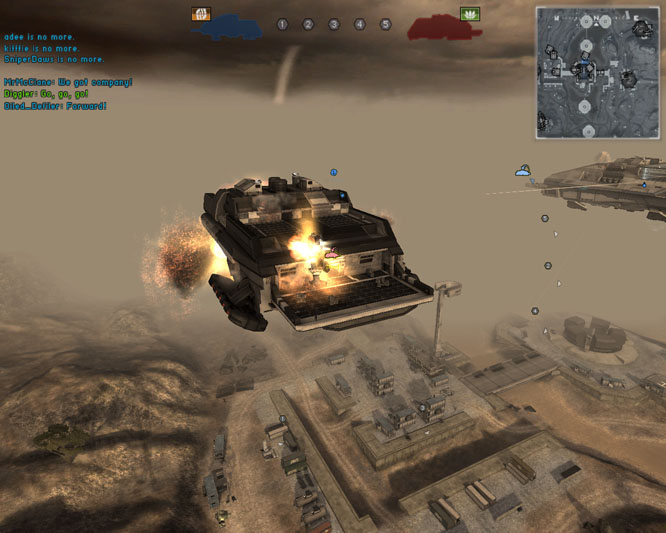Select control point marker number 2
The height and width of the screenshot is (533, 666).
click(x=308, y=24)
